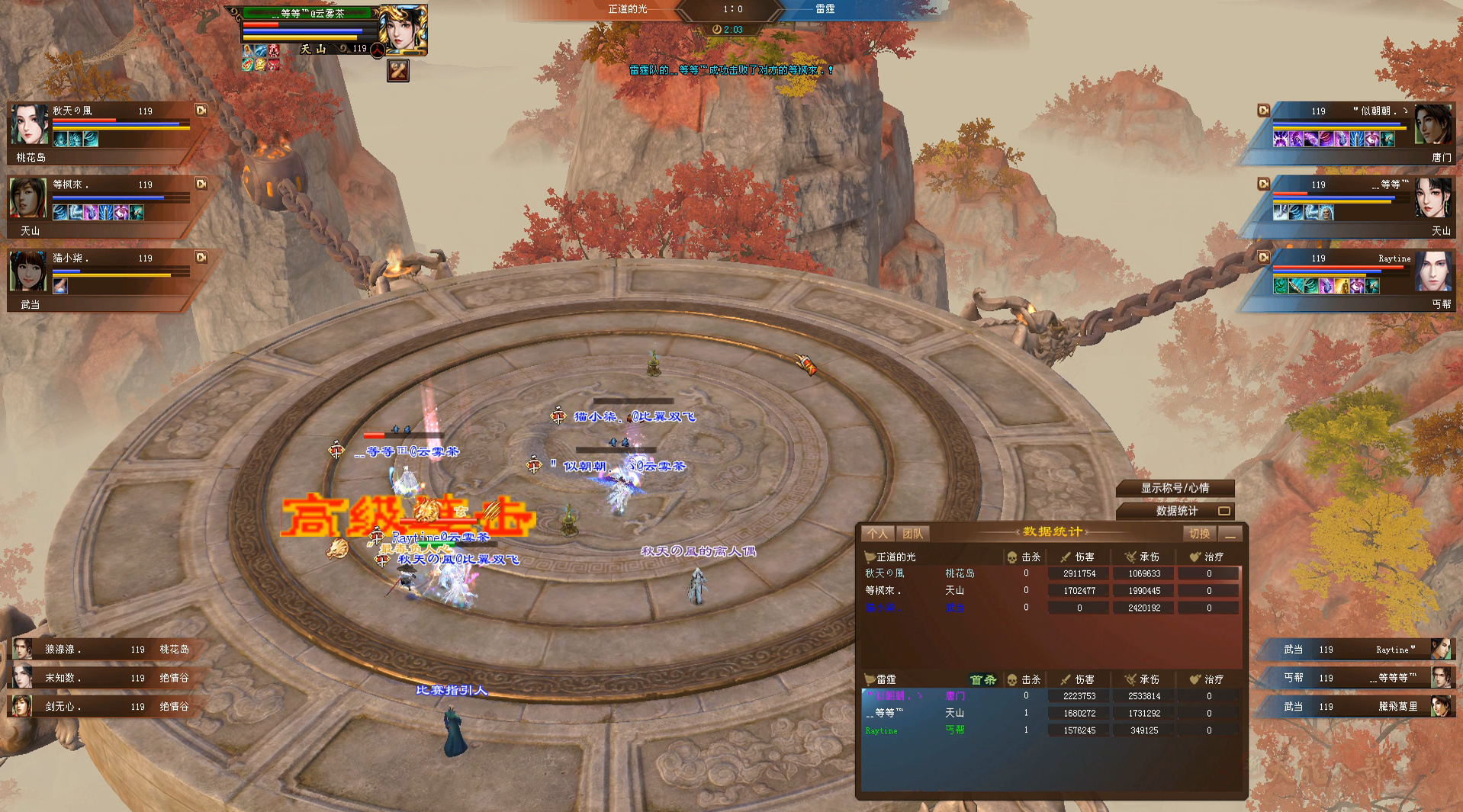
Task: Toggle the 显示称号/心情 button
Action: pyautogui.click(x=1175, y=488)
